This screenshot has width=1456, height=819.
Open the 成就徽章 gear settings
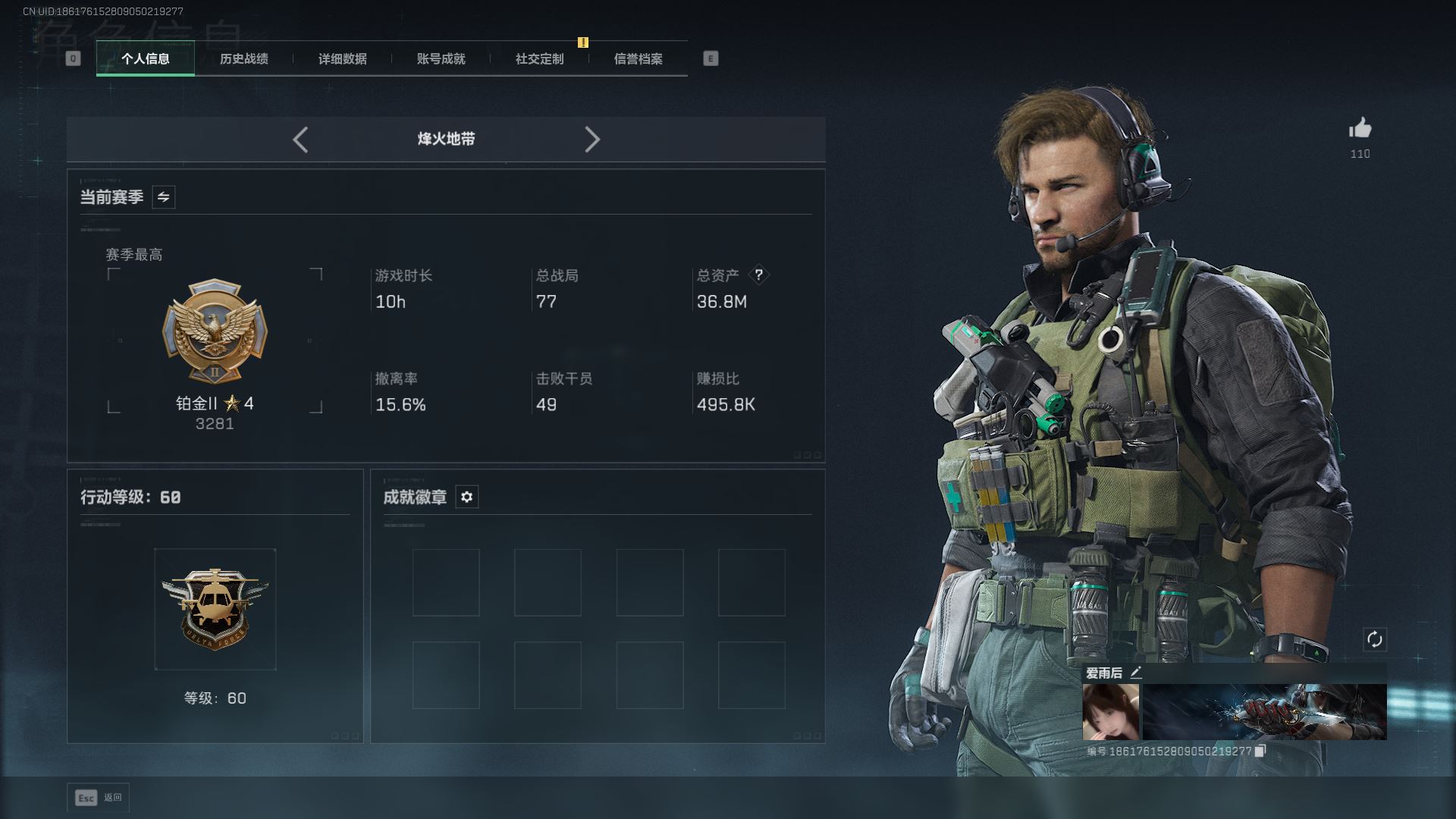pos(466,497)
